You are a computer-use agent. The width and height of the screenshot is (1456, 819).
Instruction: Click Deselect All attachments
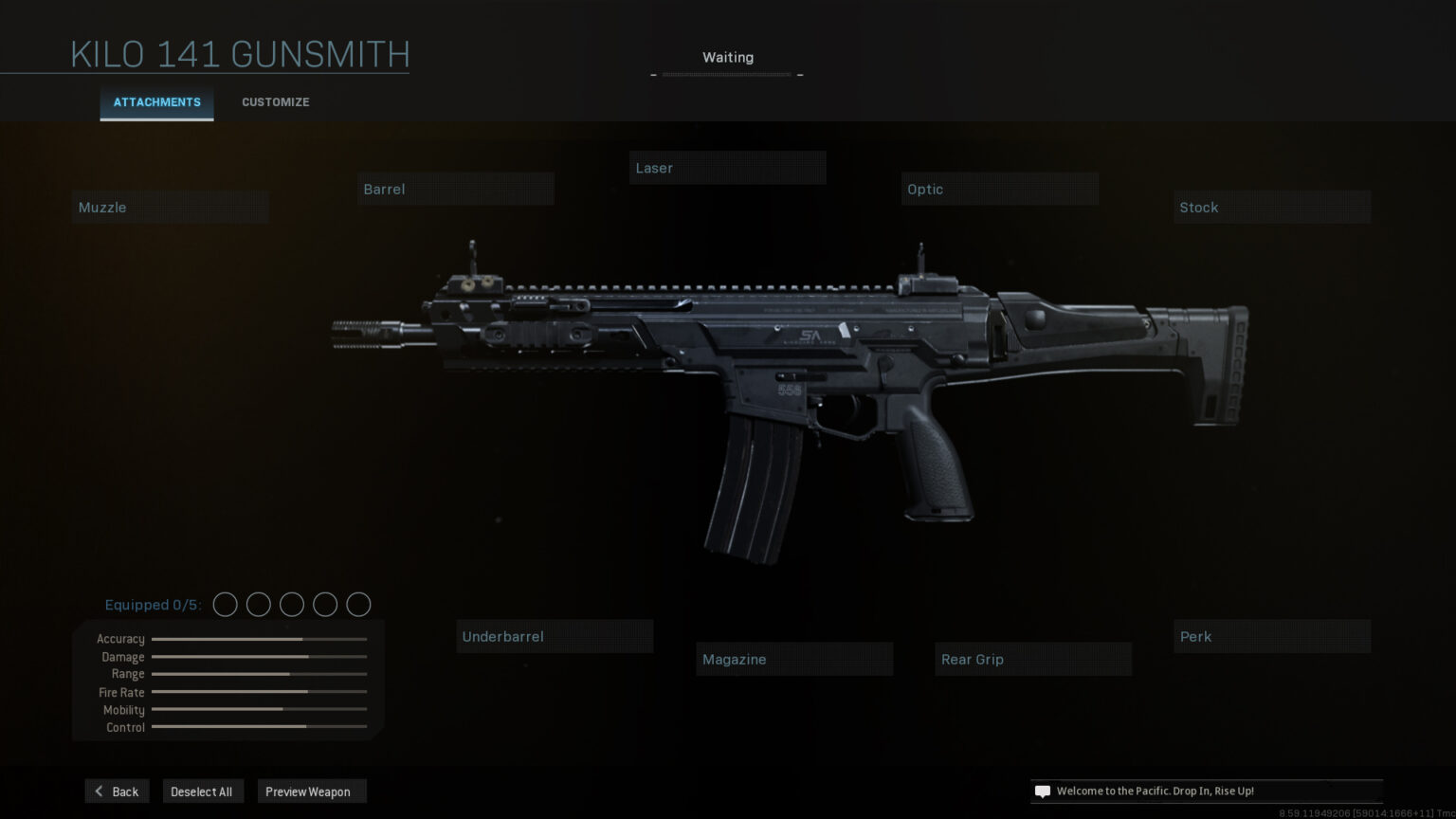click(202, 792)
